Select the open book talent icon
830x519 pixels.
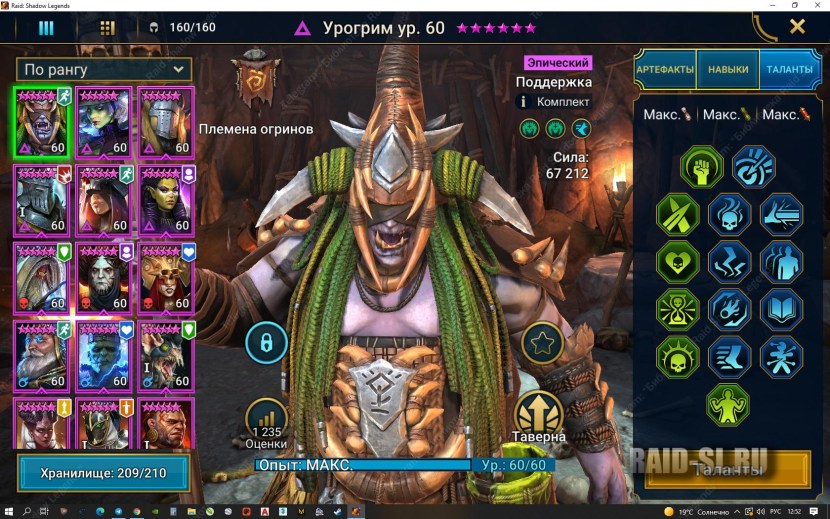coord(780,309)
